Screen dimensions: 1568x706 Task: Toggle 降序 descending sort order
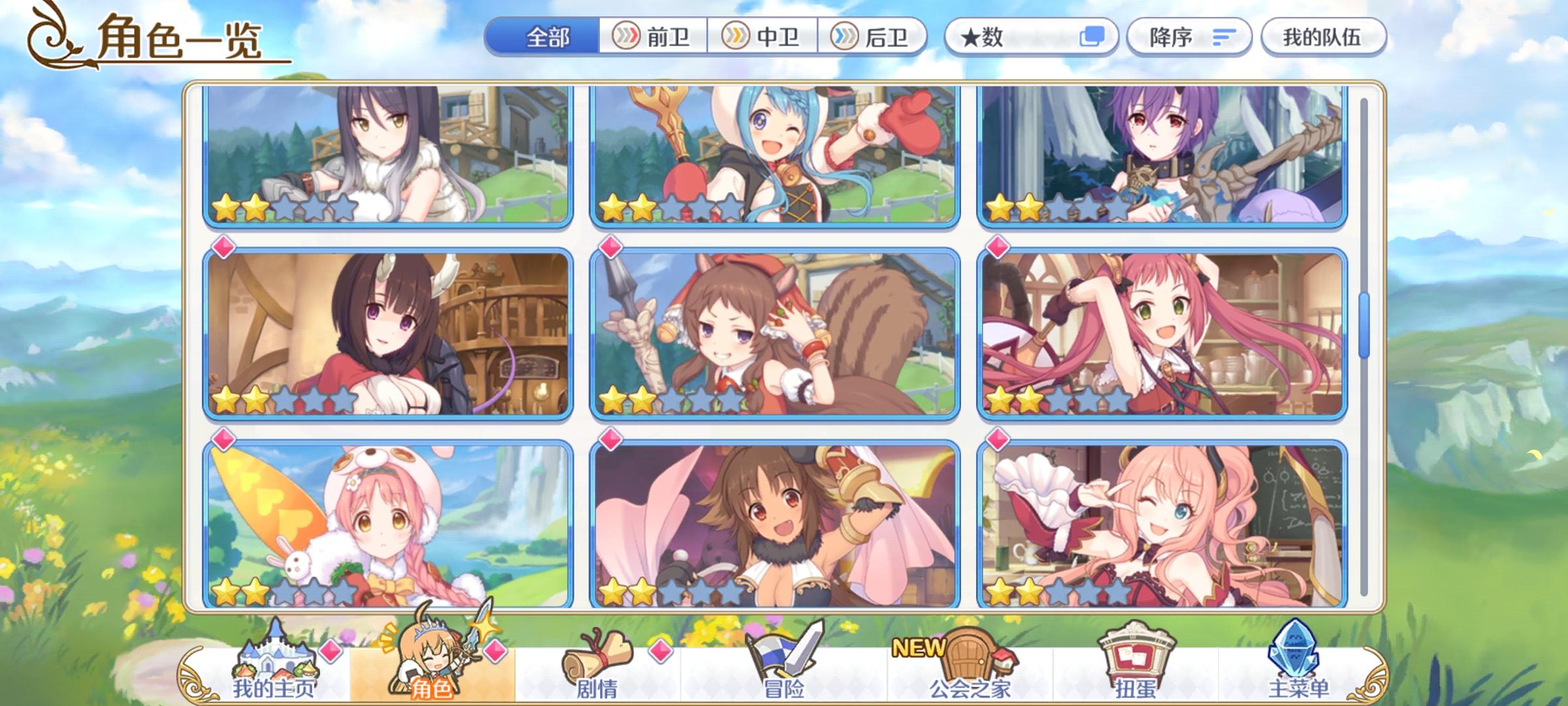pos(1189,37)
